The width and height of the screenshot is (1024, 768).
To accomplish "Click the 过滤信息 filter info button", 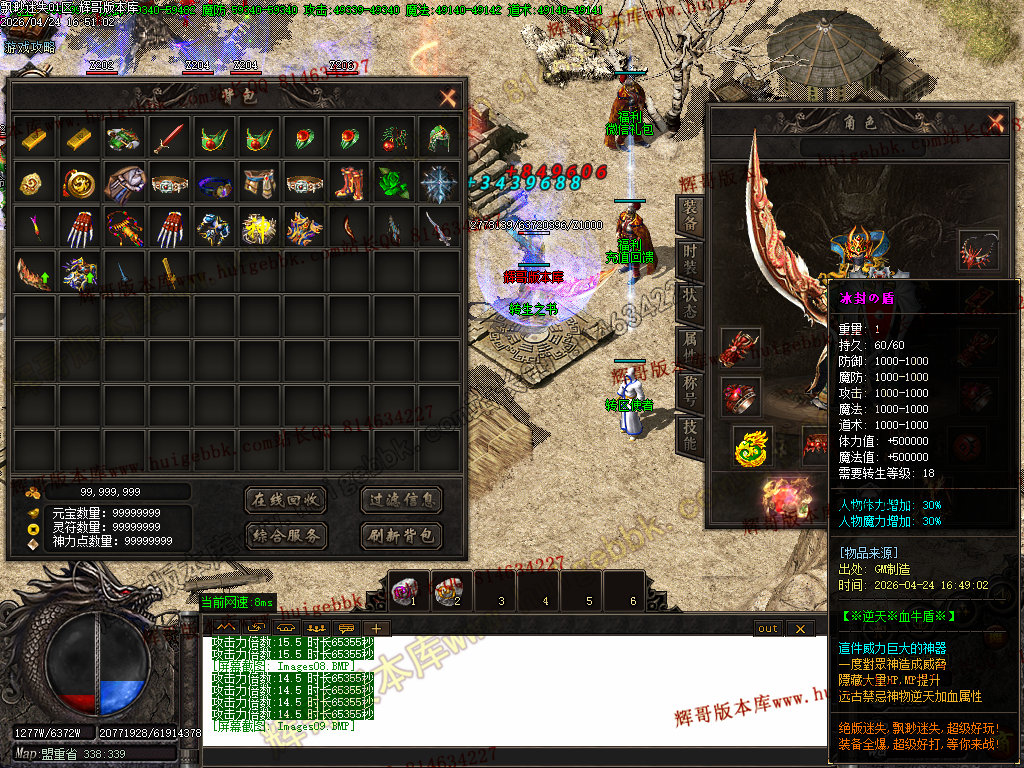I will (x=401, y=500).
